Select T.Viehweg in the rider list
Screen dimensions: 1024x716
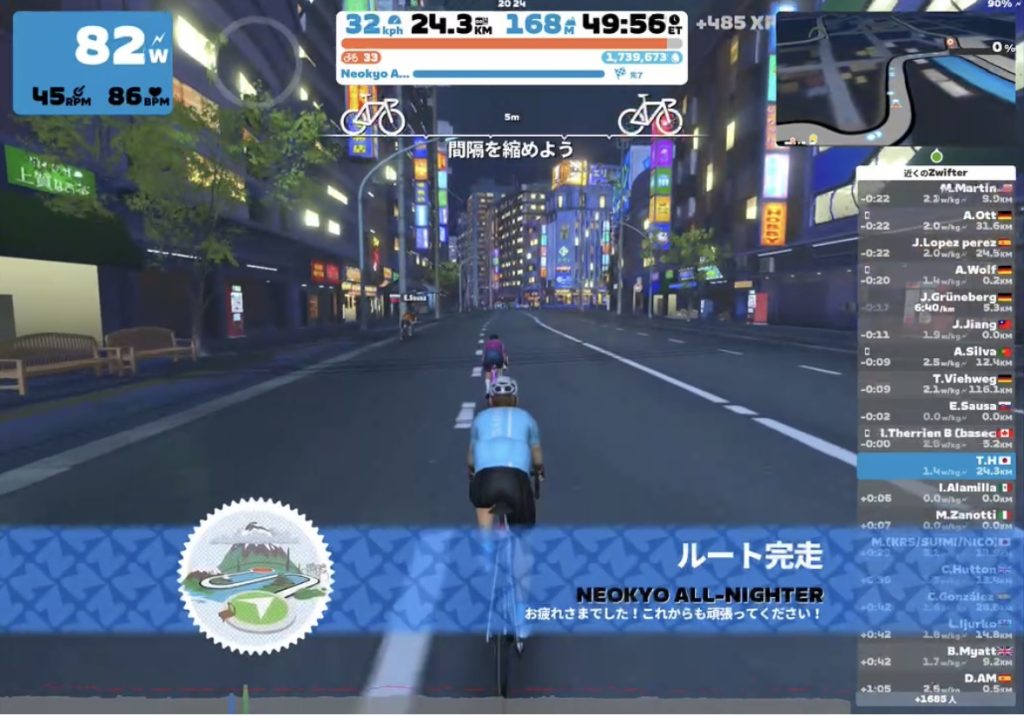936,384
